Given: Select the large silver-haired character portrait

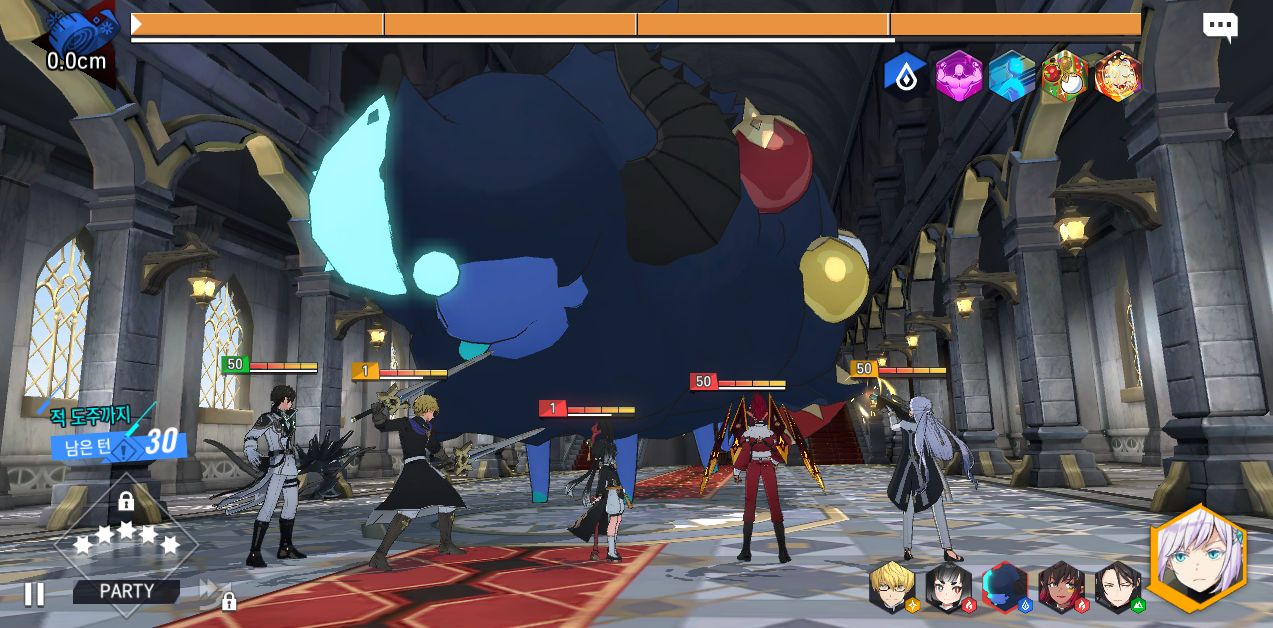Looking at the screenshot, I should click(1198, 558).
